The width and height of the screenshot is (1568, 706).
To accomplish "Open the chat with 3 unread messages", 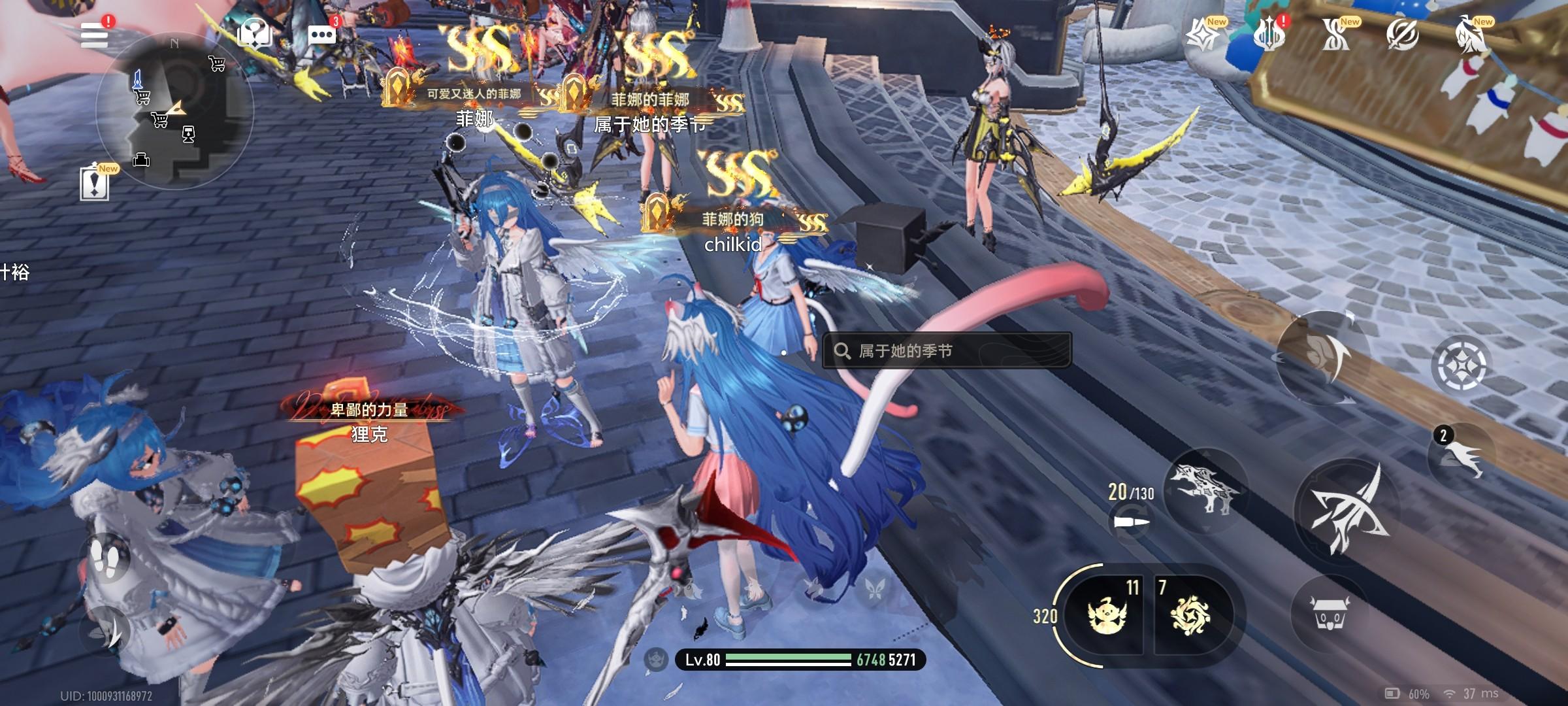I will click(322, 34).
